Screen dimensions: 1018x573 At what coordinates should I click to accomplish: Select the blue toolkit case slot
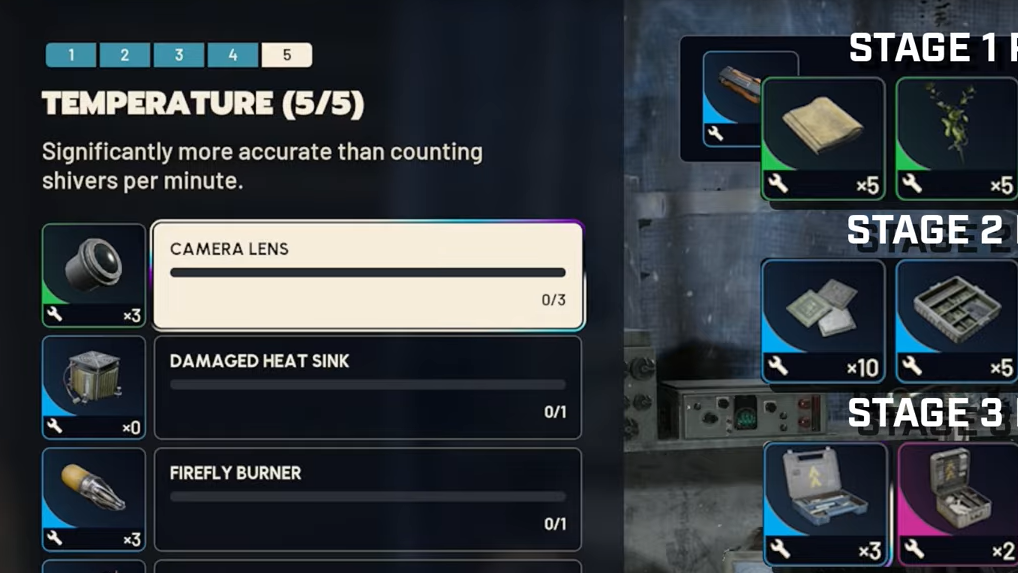(825, 504)
